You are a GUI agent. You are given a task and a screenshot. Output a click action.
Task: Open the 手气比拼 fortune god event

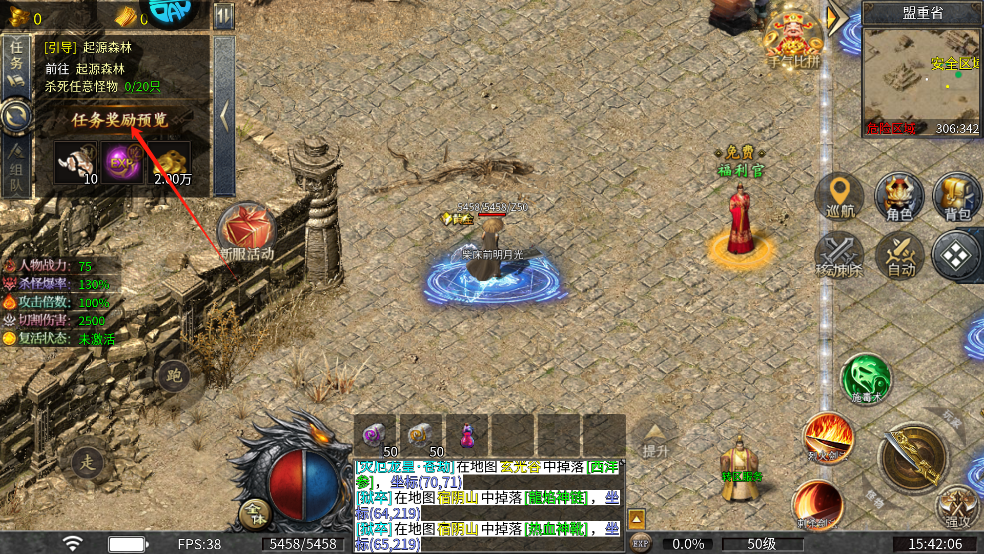click(x=793, y=40)
